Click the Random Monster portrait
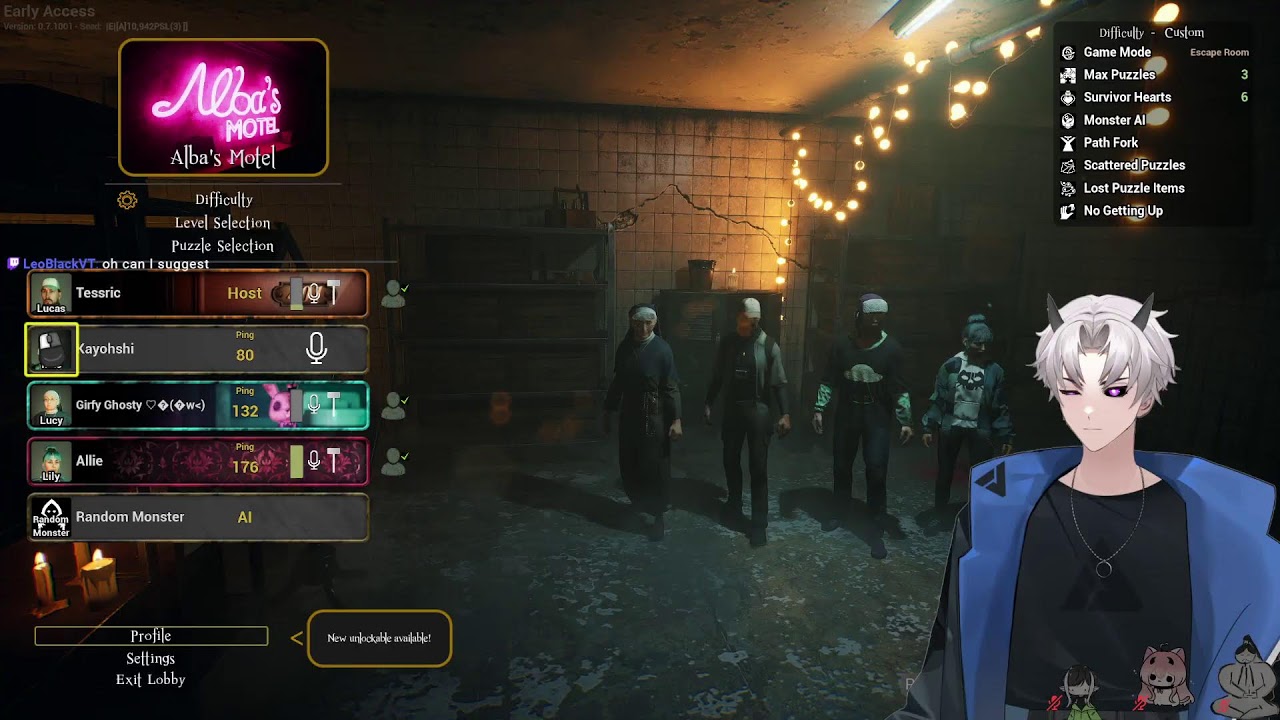This screenshot has width=1280, height=720. [x=51, y=518]
